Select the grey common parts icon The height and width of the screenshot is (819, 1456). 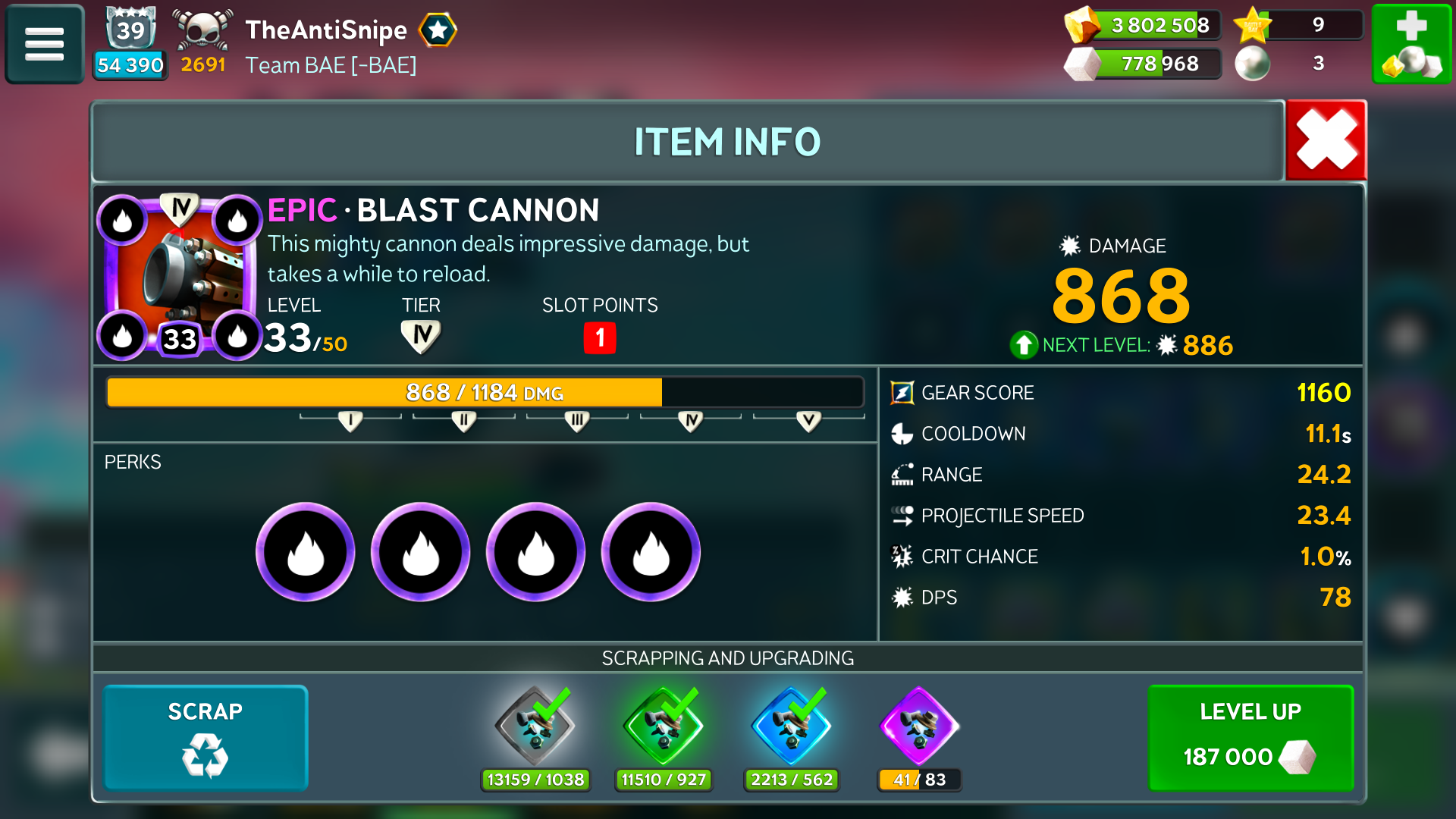click(x=535, y=726)
